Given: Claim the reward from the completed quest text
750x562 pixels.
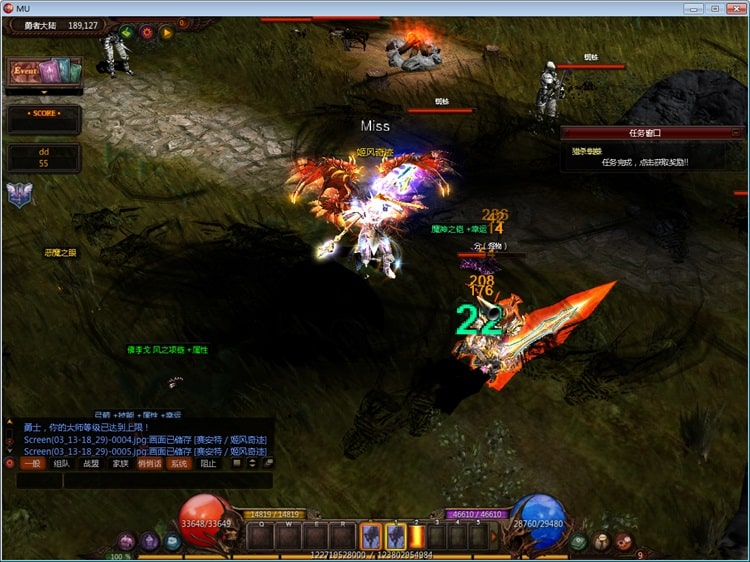Looking at the screenshot, I should tap(644, 162).
